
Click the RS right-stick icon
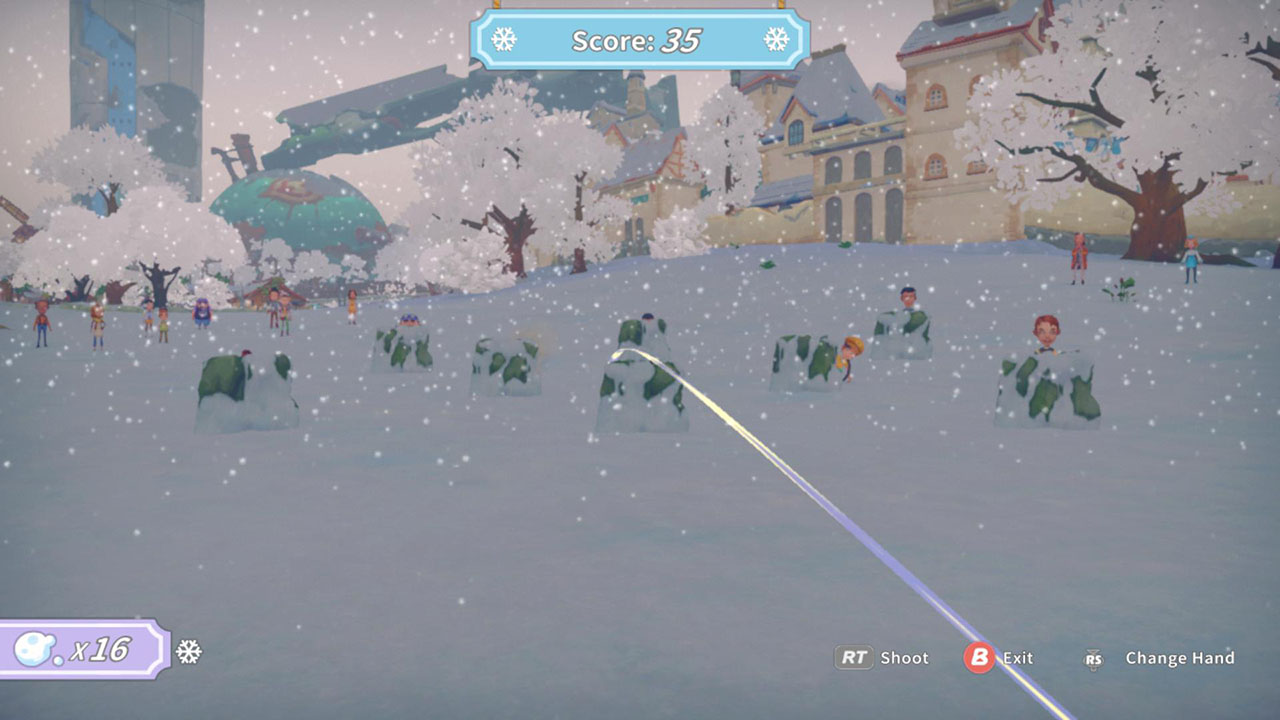click(1093, 659)
